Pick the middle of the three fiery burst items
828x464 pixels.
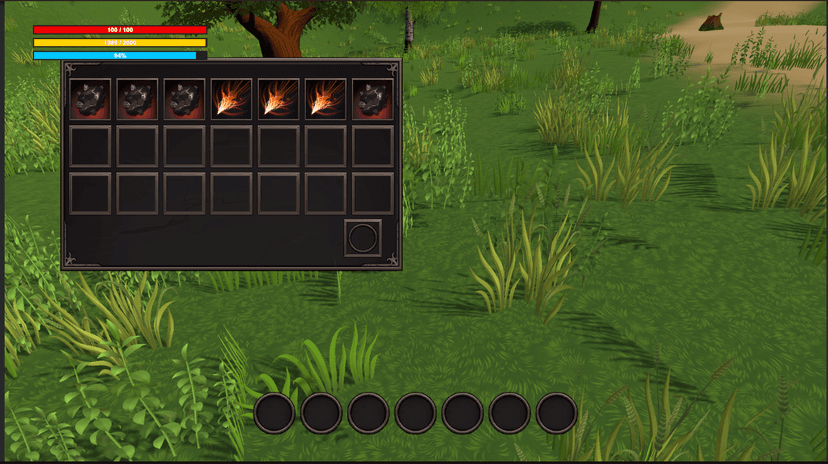point(278,99)
